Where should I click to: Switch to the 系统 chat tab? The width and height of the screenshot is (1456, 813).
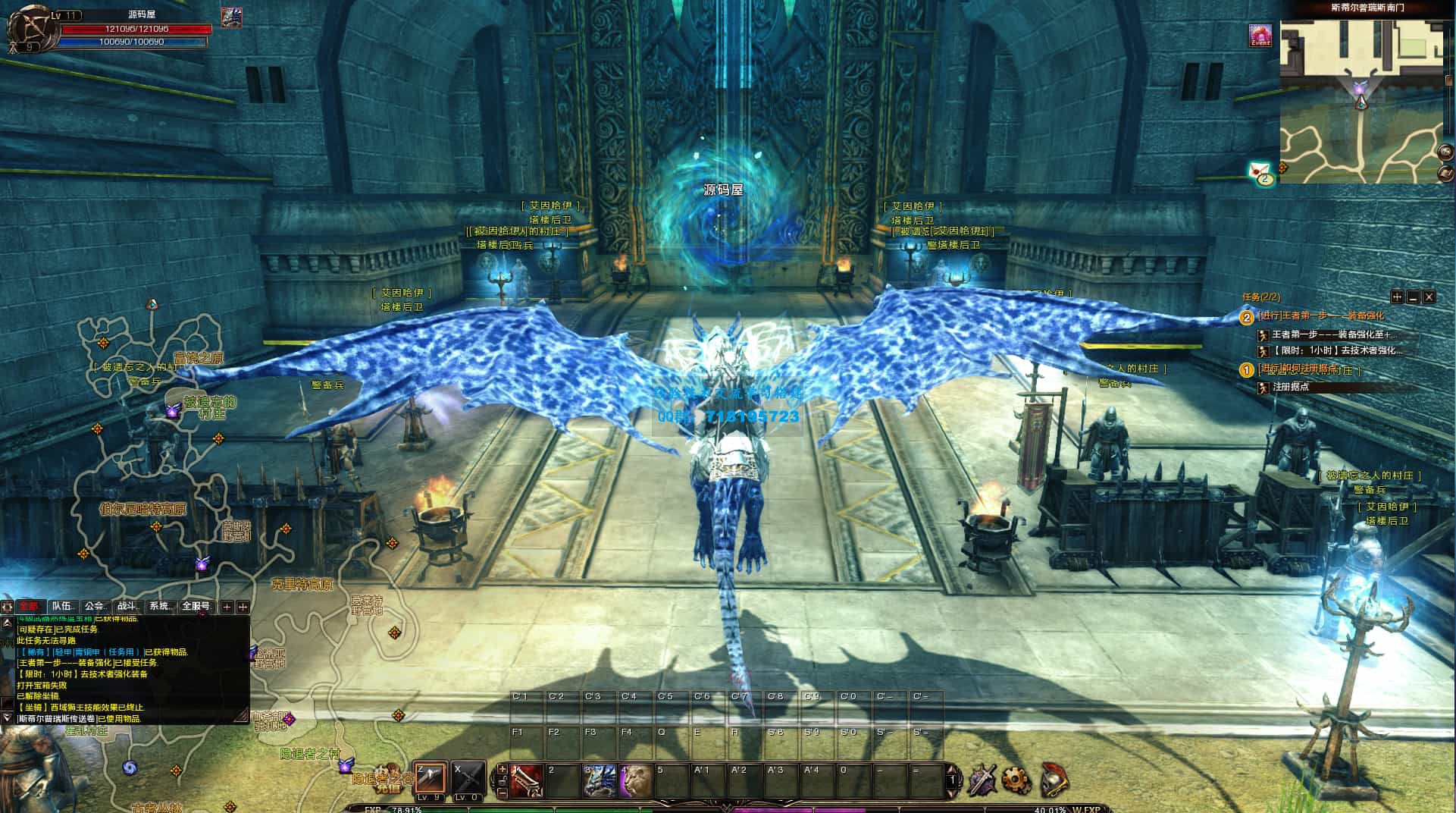(x=160, y=607)
